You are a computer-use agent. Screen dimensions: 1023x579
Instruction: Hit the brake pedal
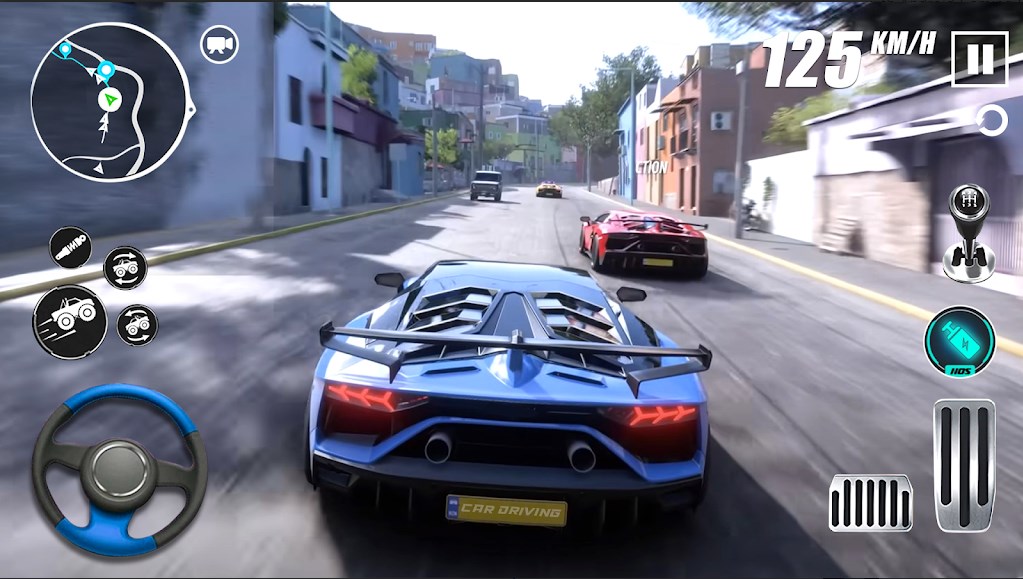pyautogui.click(x=870, y=502)
